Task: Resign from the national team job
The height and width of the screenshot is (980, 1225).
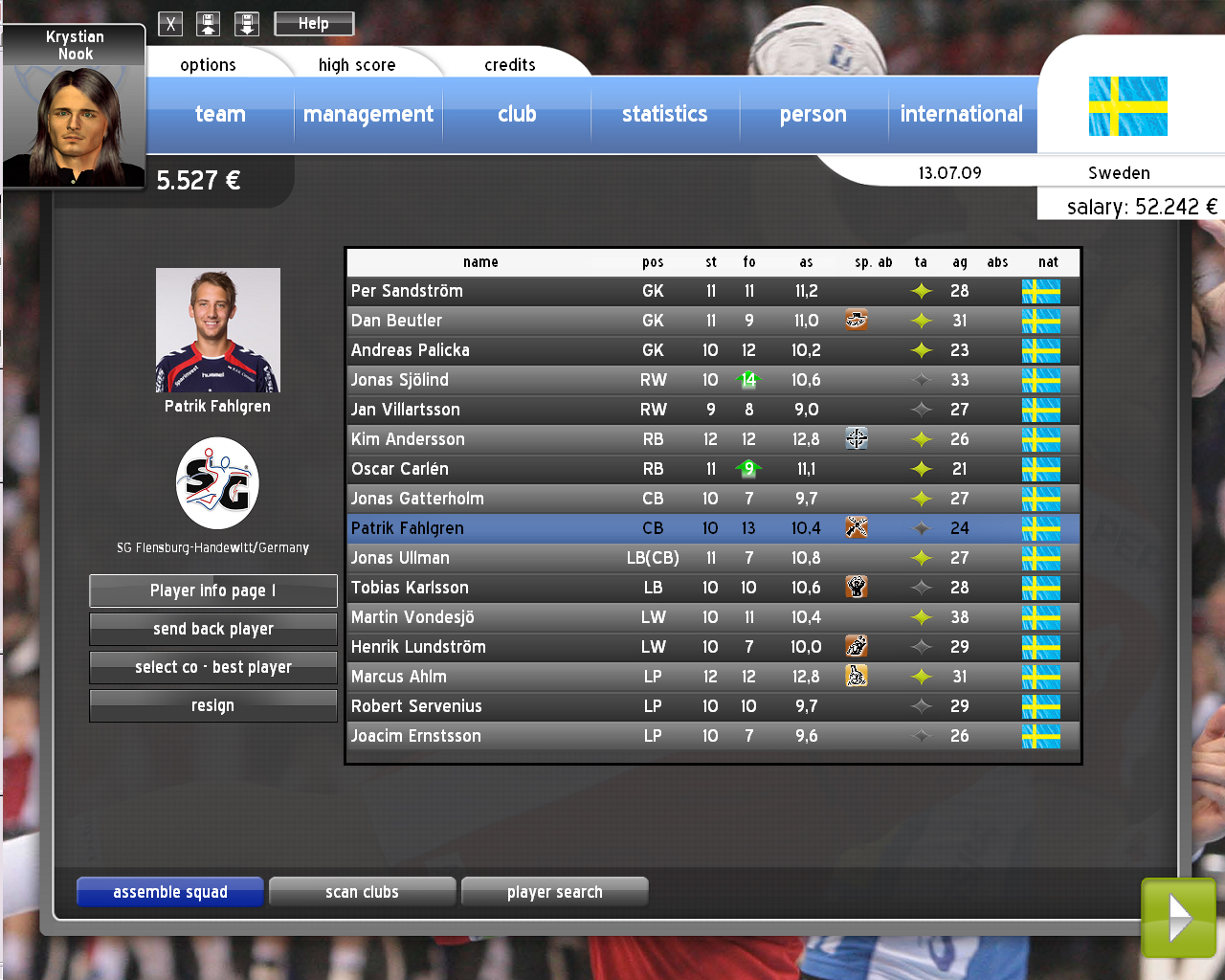Action: tap(213, 705)
